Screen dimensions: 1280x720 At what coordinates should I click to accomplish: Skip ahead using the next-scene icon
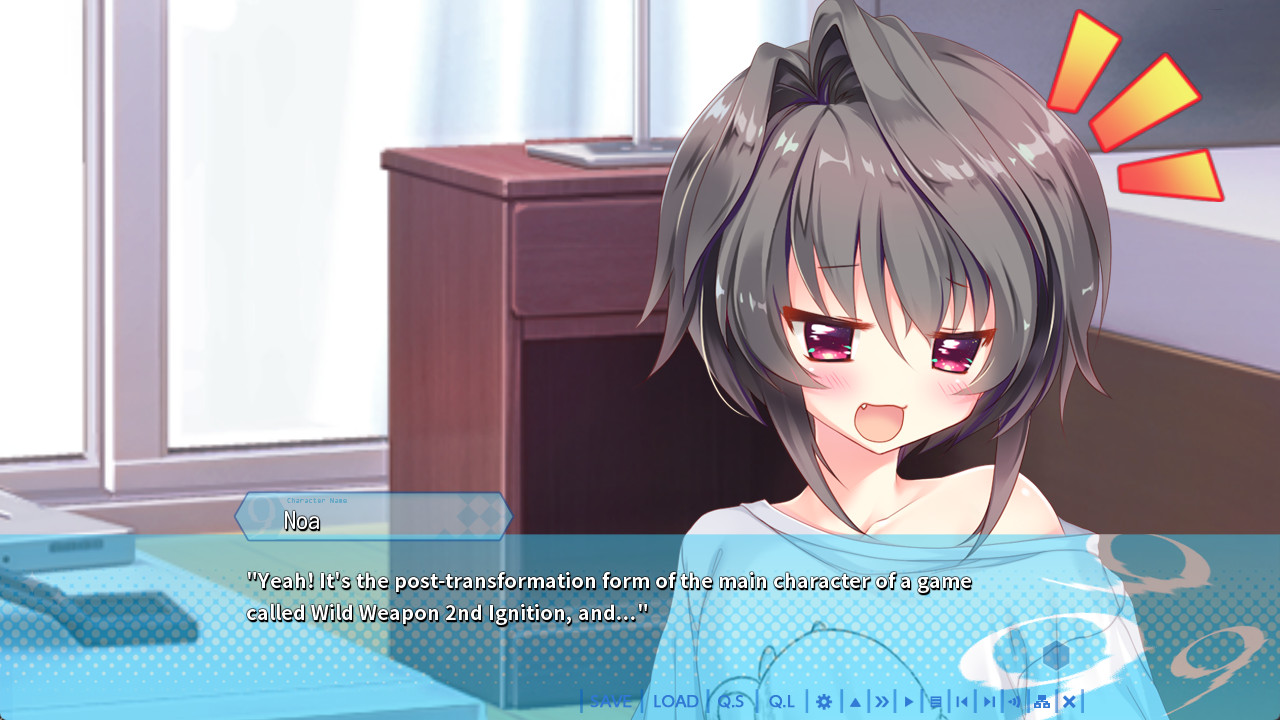[x=988, y=701]
